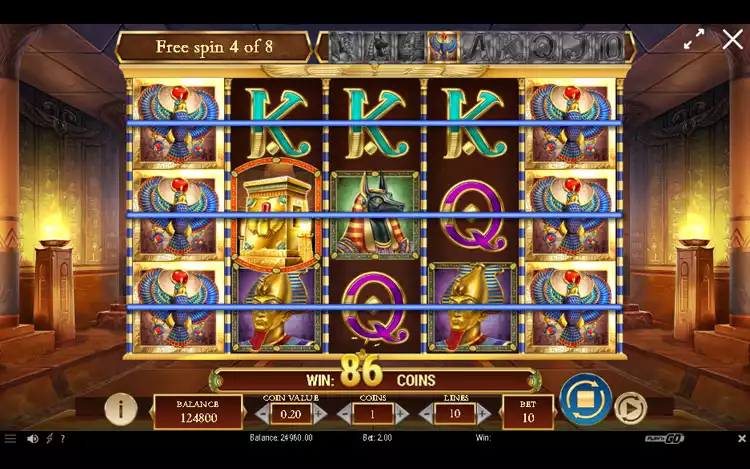Start autoplay with the gold play button
Screen dimensions: 750x469
pos(629,408)
